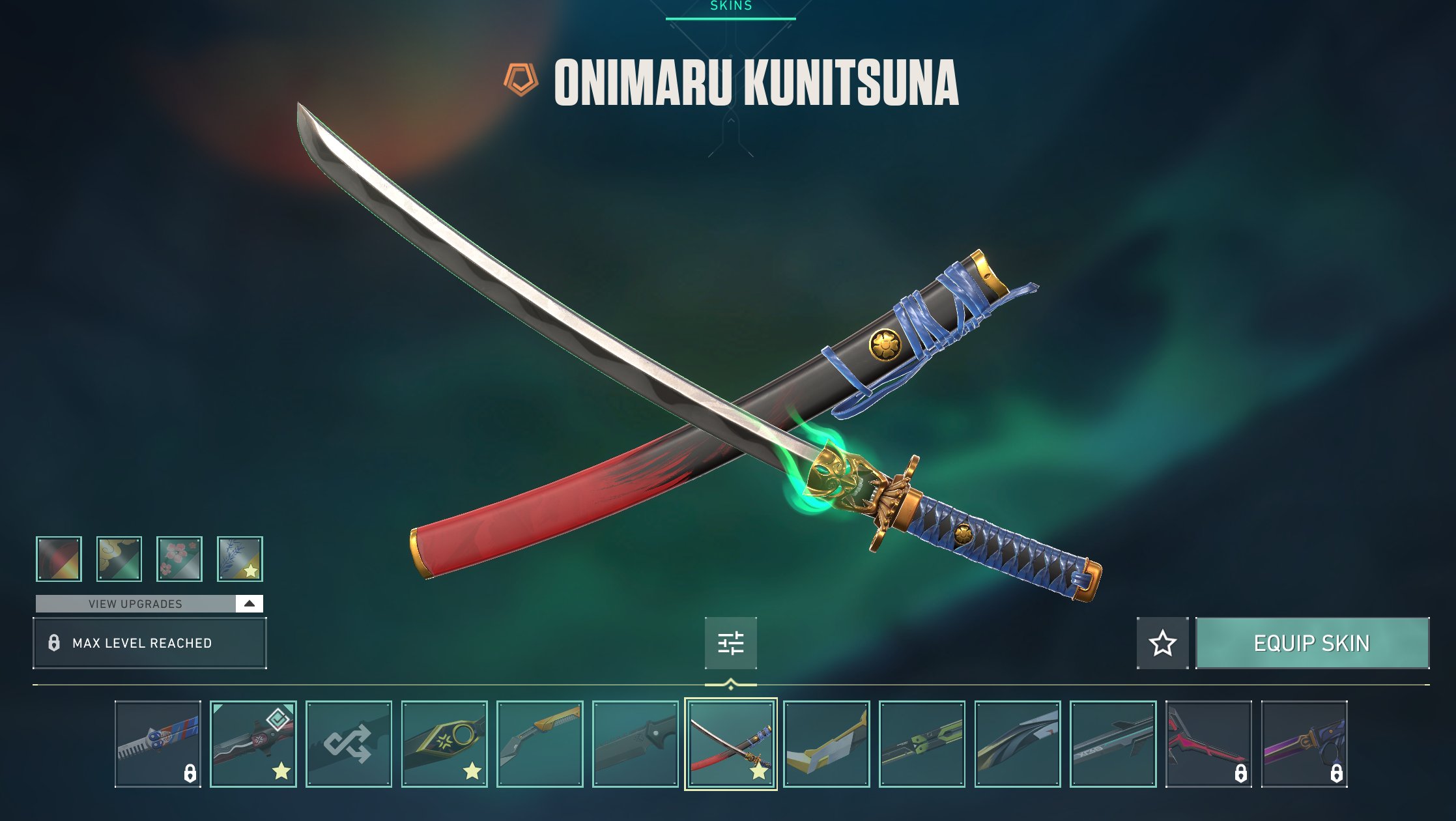Pick the black and green dagger thumbnail
This screenshot has width=1456, height=821.
point(922,743)
